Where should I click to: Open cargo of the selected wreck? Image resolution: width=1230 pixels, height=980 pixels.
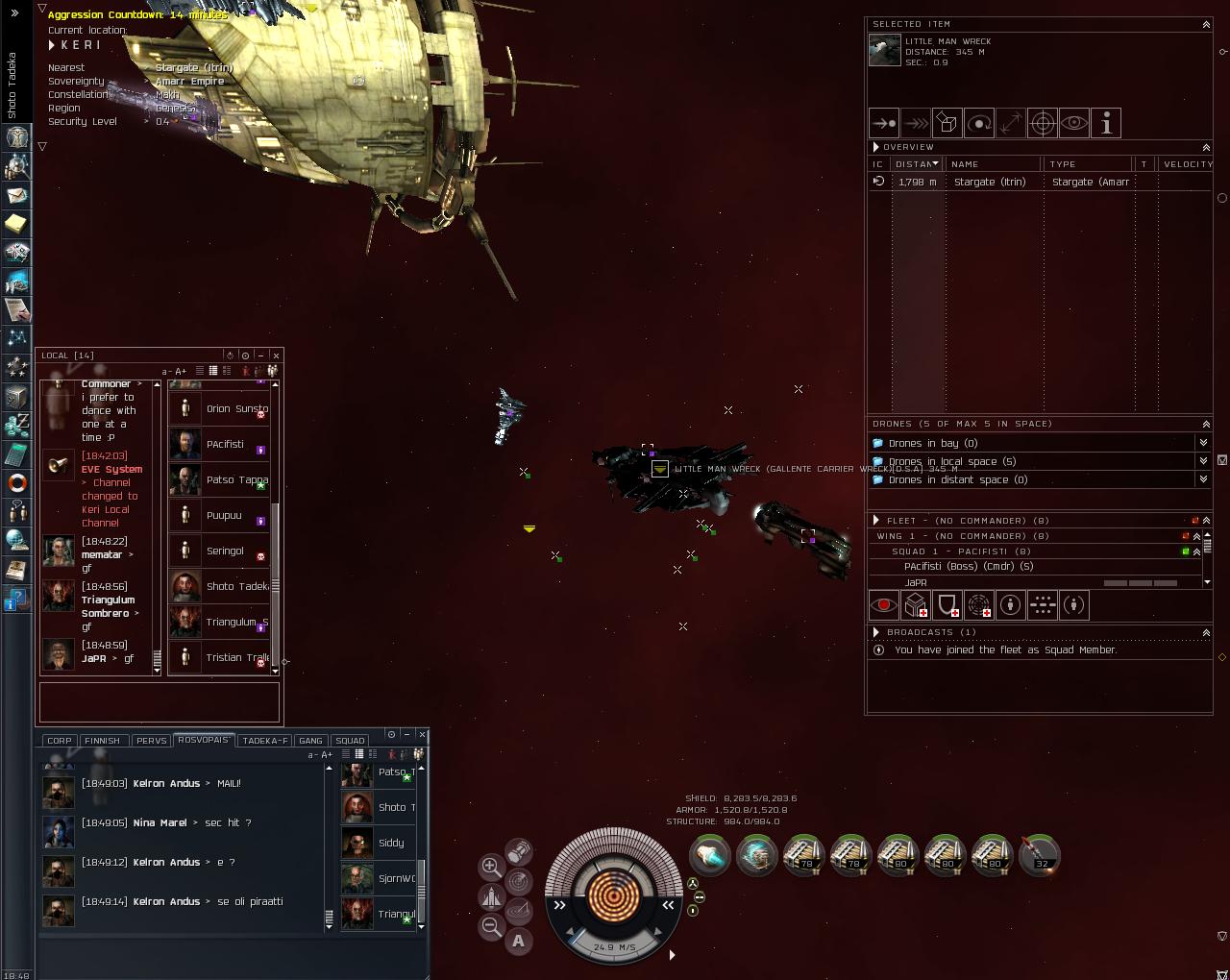tap(947, 123)
